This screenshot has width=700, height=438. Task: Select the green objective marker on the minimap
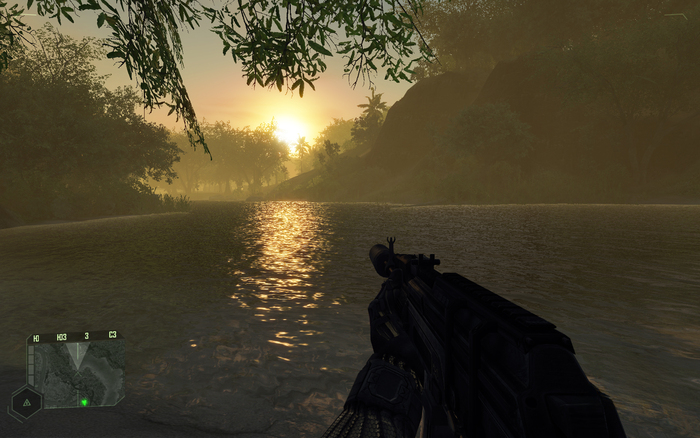[84, 402]
